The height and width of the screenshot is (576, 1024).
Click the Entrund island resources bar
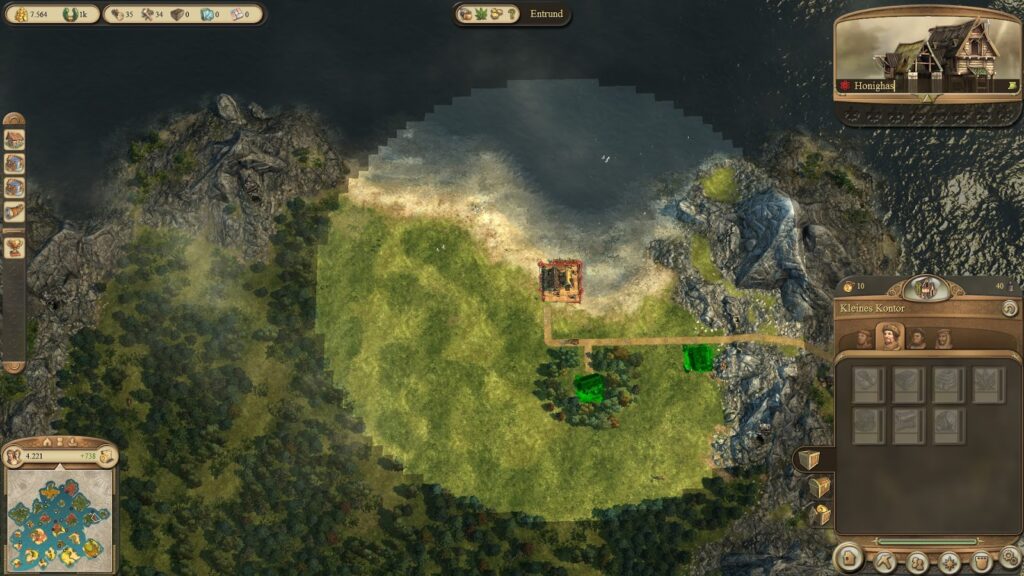tap(512, 14)
